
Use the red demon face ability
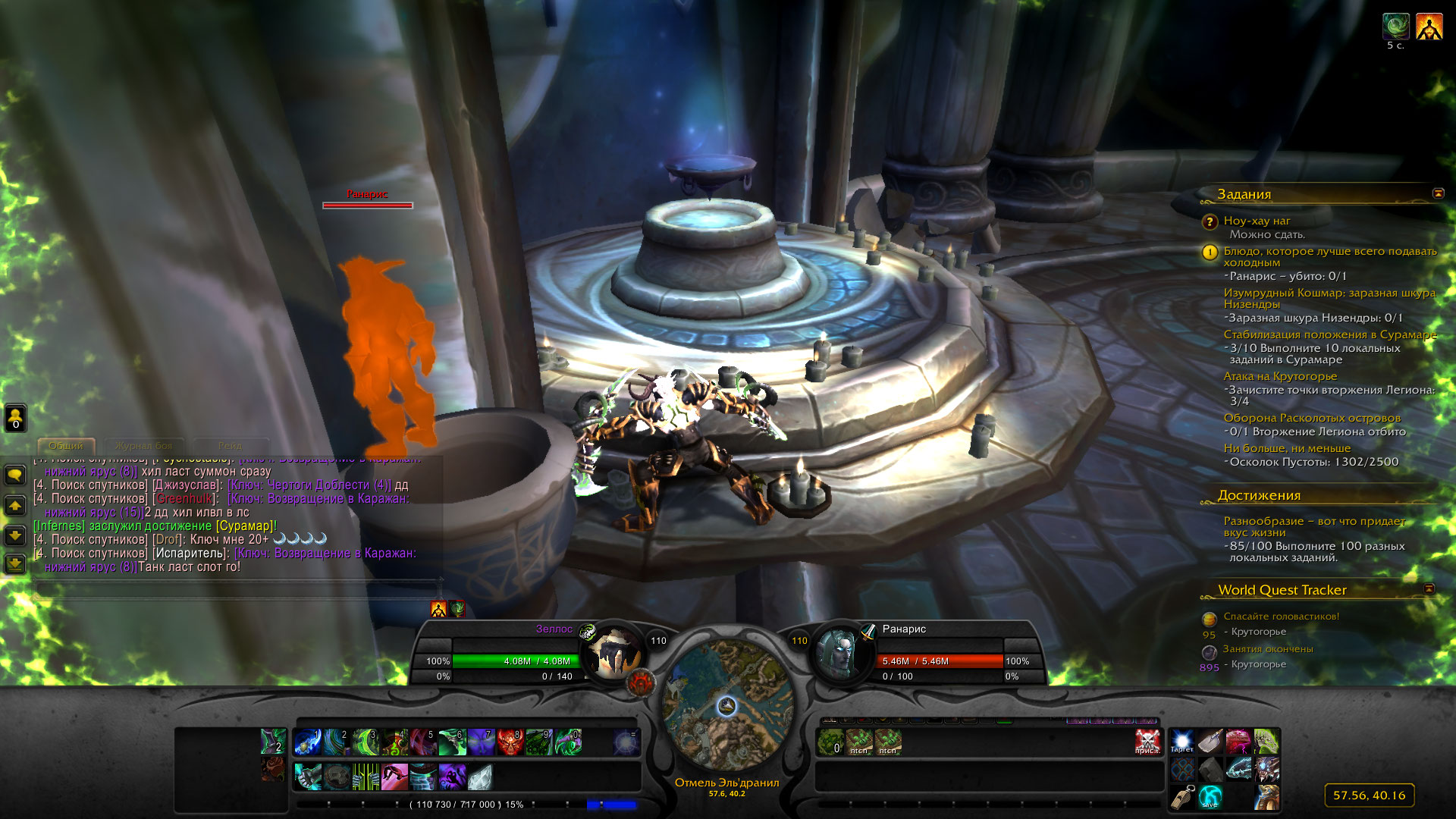click(510, 742)
